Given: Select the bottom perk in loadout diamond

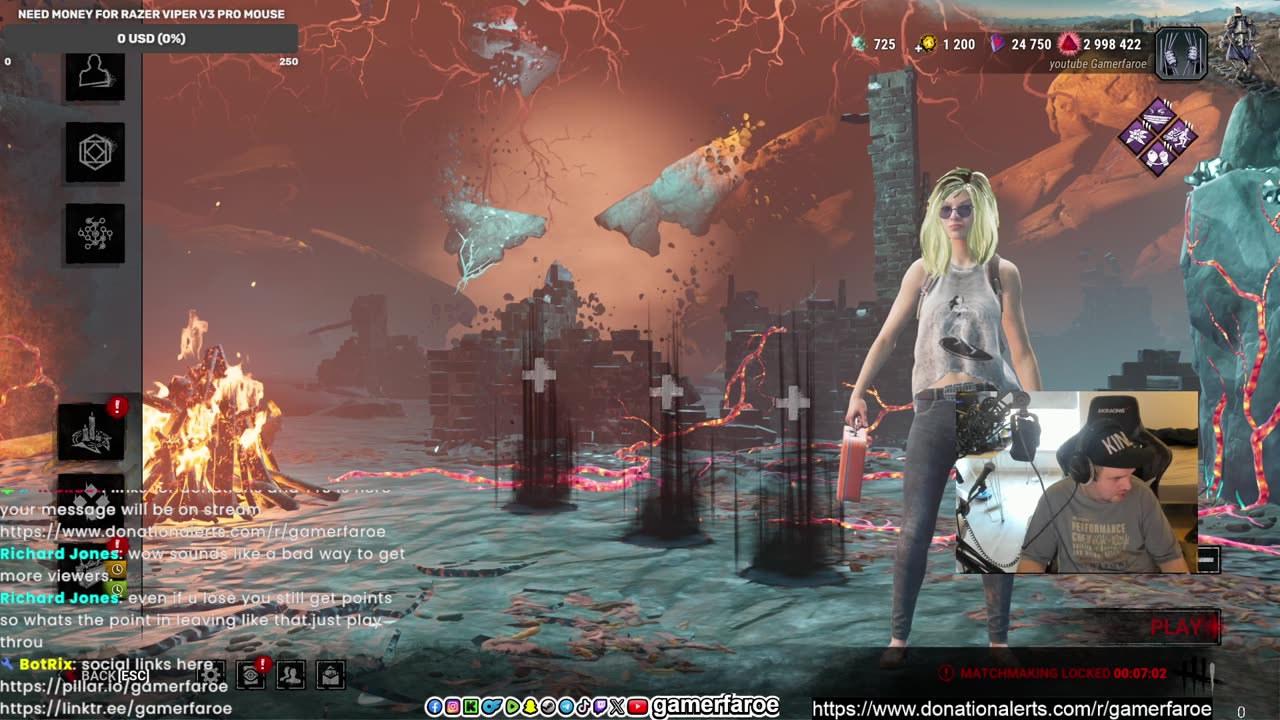Looking at the screenshot, I should coord(1158,157).
